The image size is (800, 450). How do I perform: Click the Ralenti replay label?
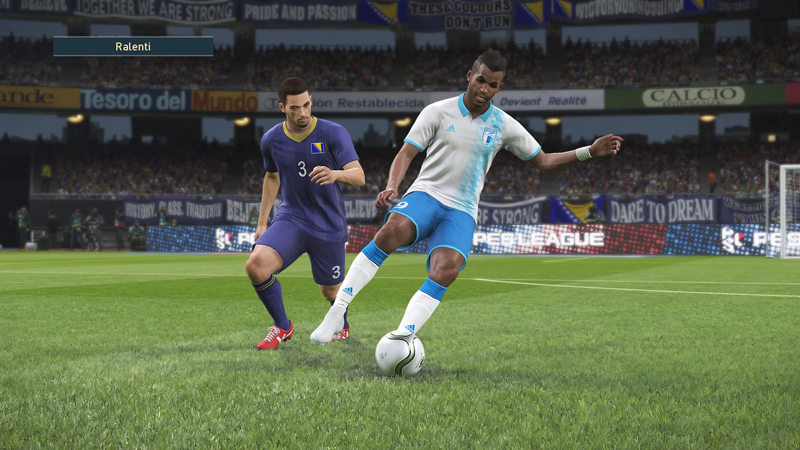click(x=133, y=46)
